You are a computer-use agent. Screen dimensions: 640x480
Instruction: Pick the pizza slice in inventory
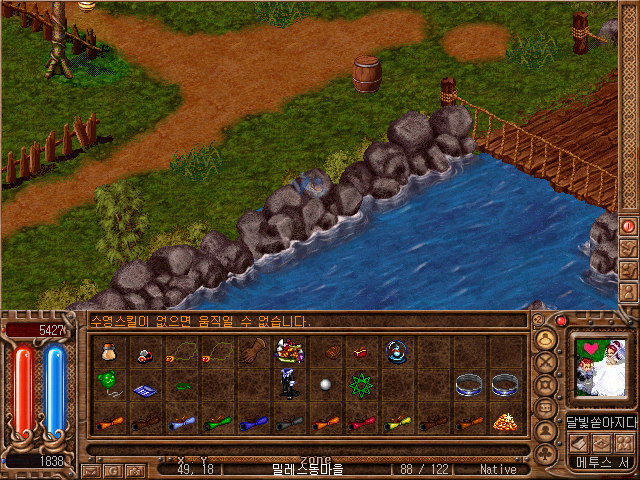(x=506, y=421)
